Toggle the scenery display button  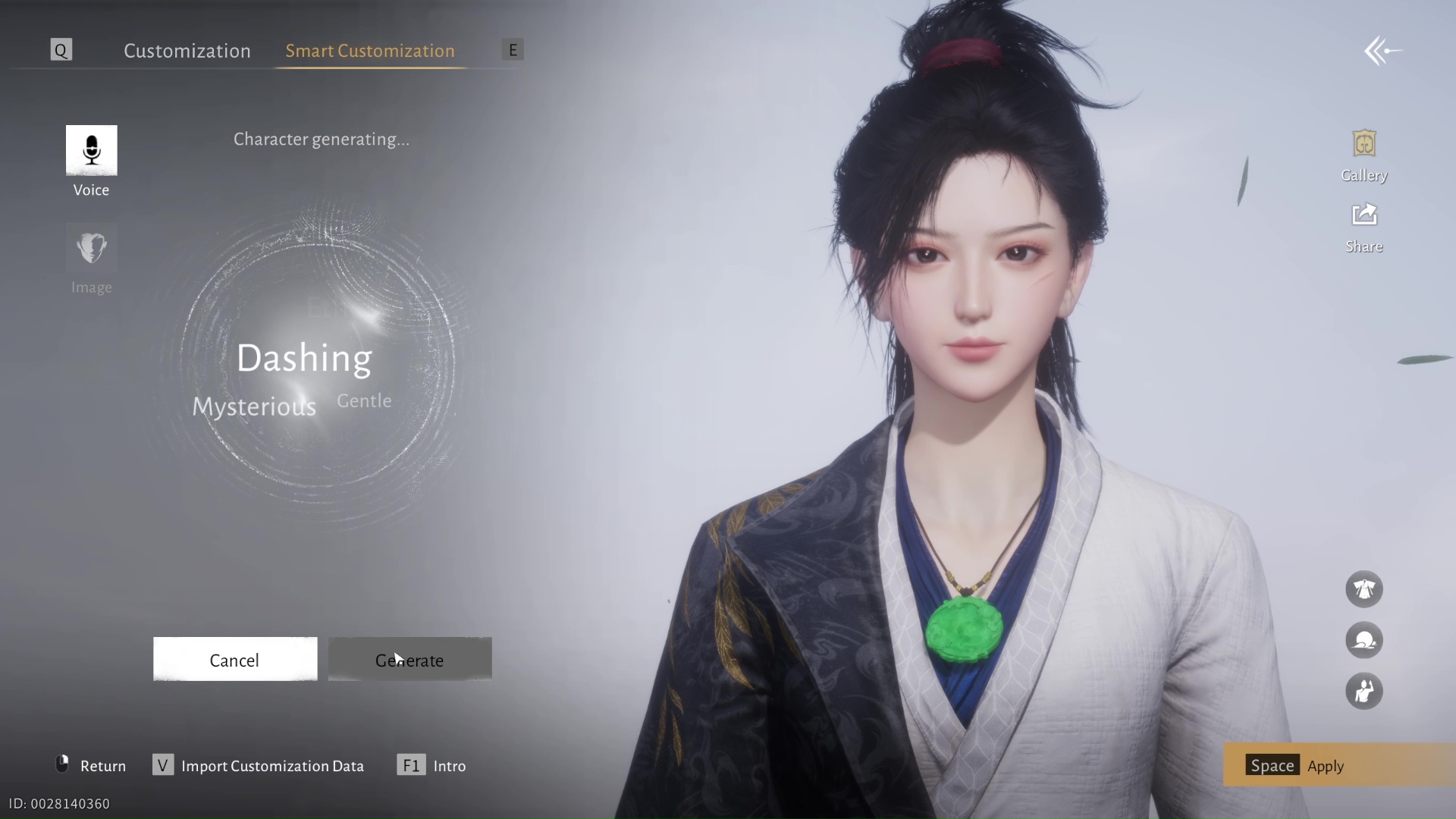click(x=1364, y=641)
